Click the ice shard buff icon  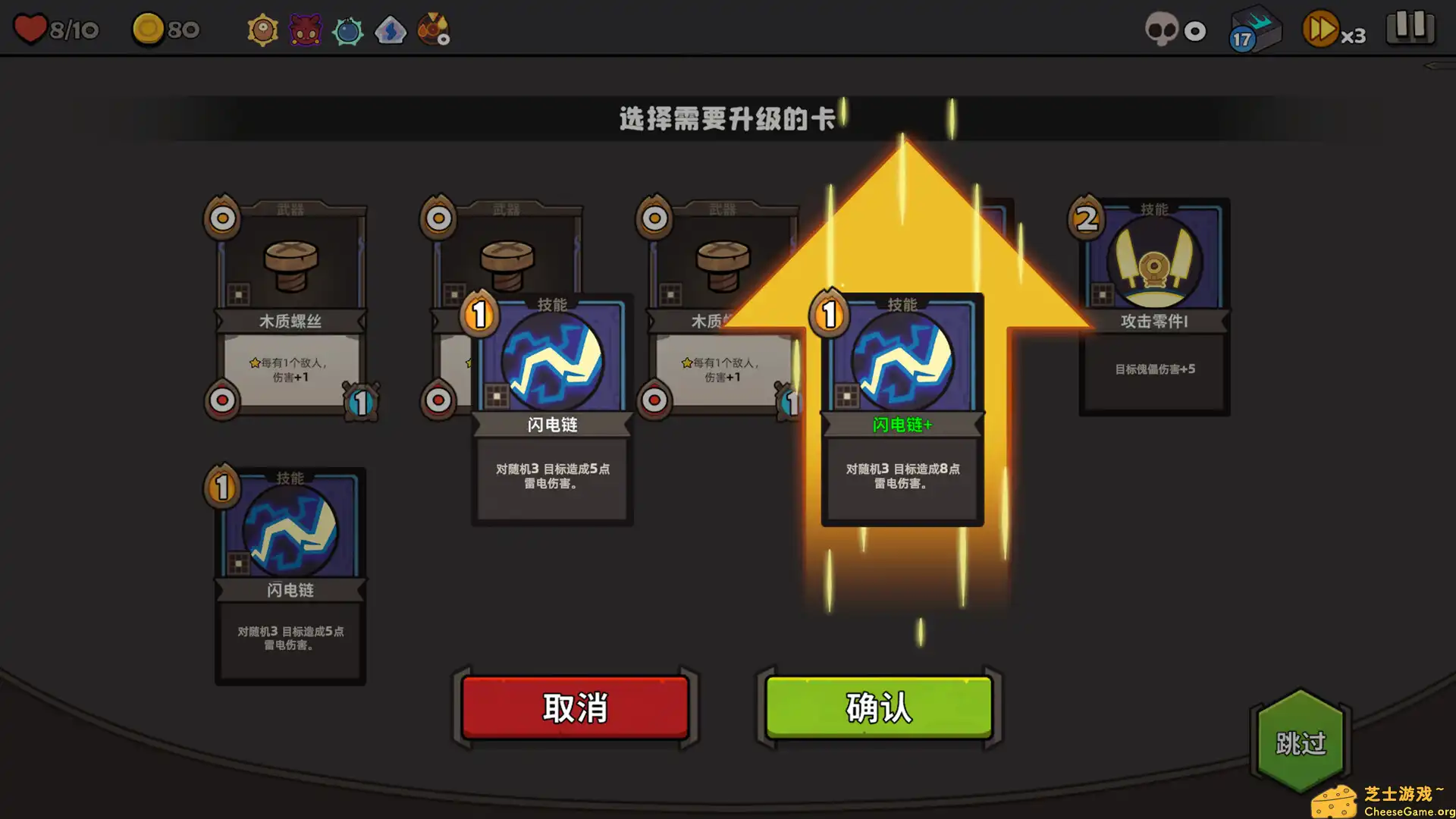coord(391,29)
